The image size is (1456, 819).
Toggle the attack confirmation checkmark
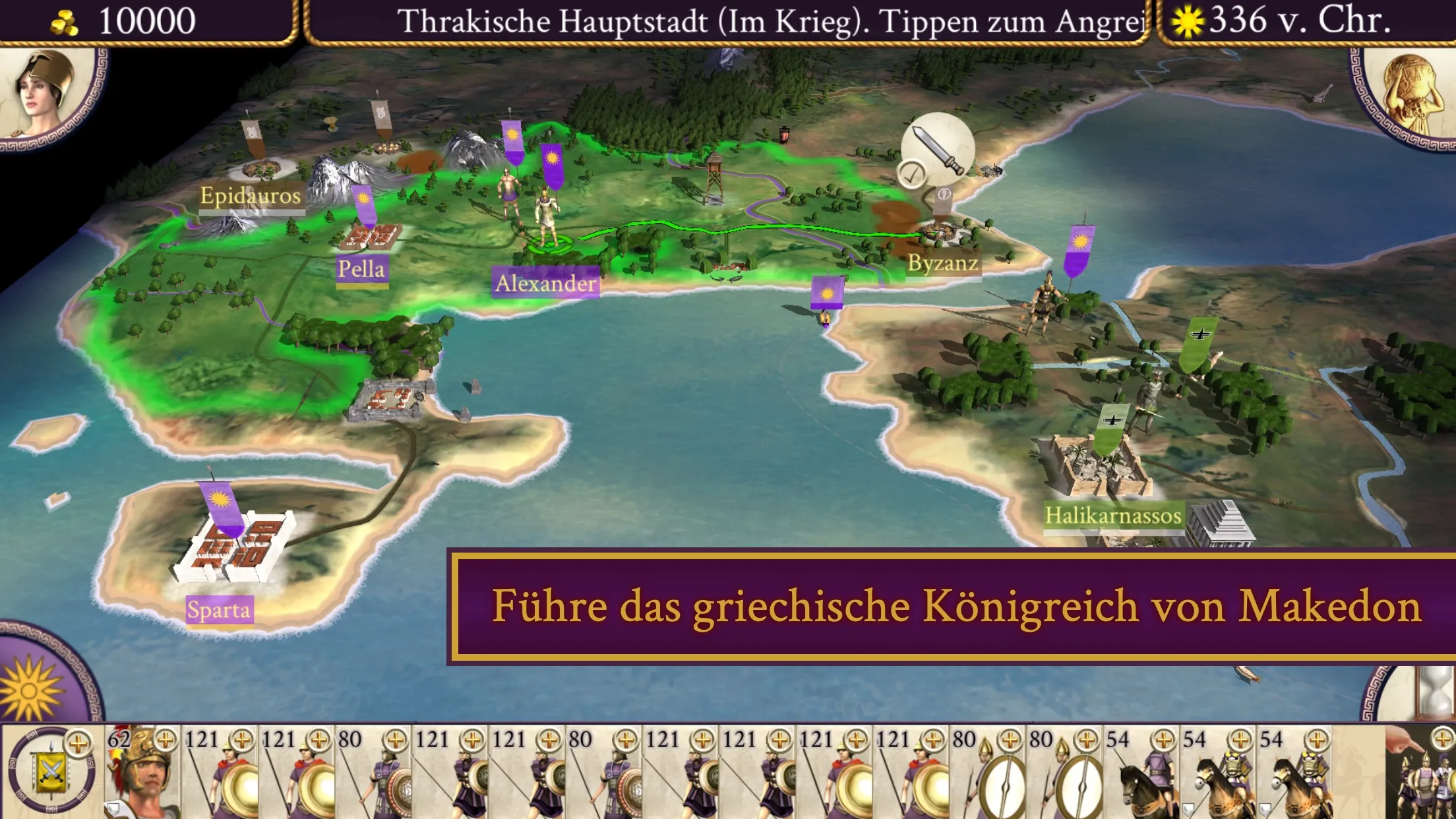(x=912, y=173)
